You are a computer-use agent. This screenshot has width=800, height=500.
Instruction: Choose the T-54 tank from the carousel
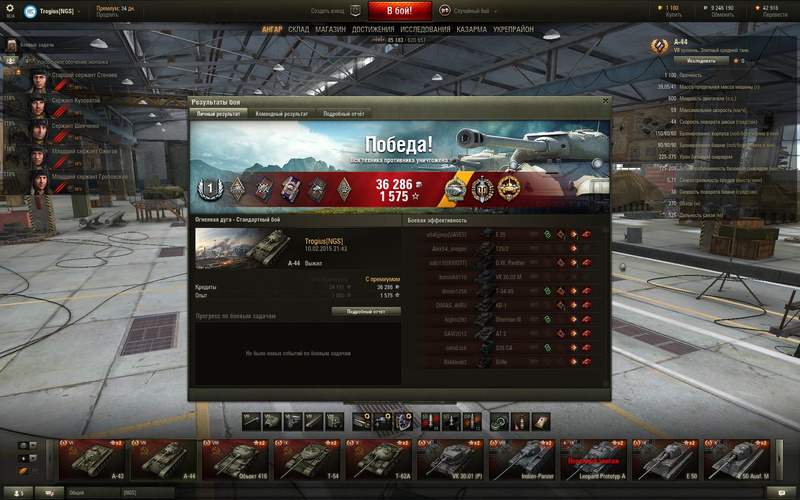point(308,461)
